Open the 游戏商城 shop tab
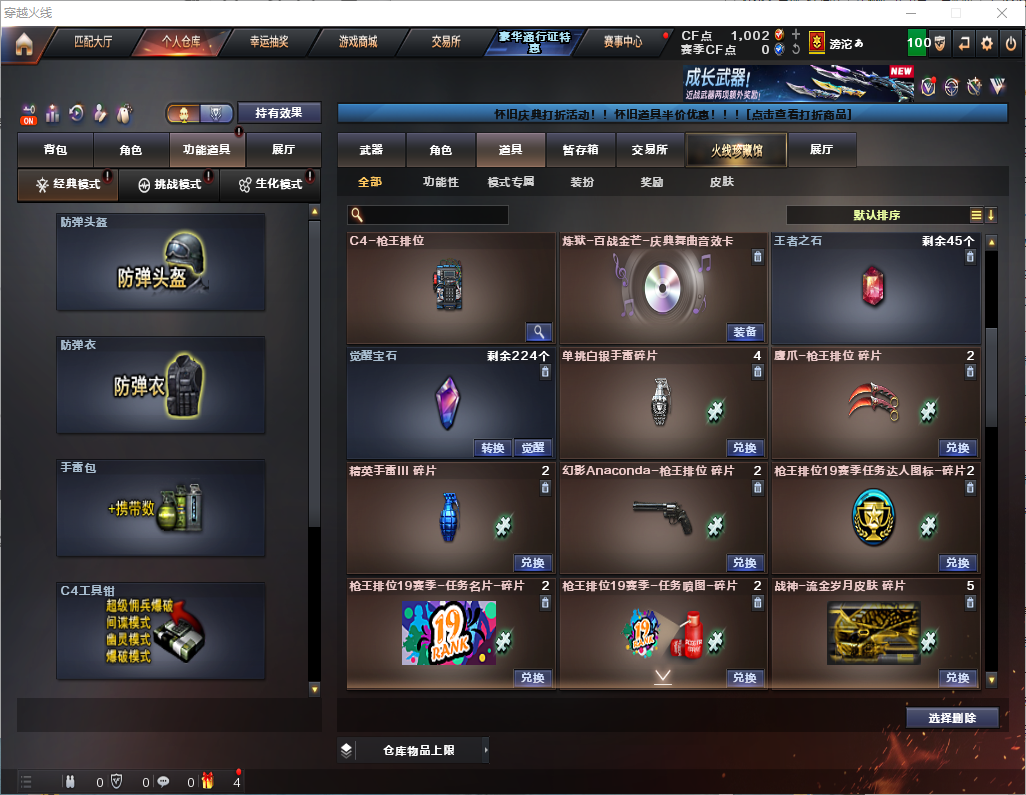Screen dimensions: 1026x795 pos(358,42)
